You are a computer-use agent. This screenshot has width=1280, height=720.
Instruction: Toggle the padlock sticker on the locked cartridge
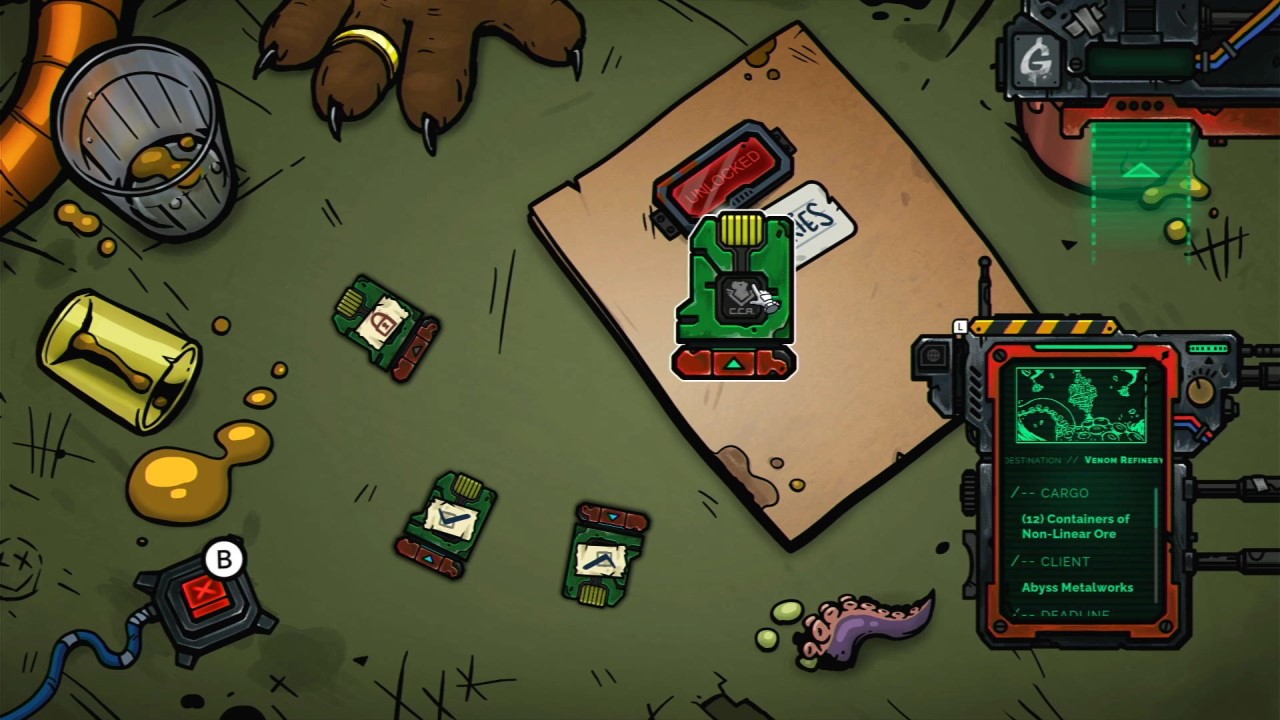pyautogui.click(x=382, y=322)
